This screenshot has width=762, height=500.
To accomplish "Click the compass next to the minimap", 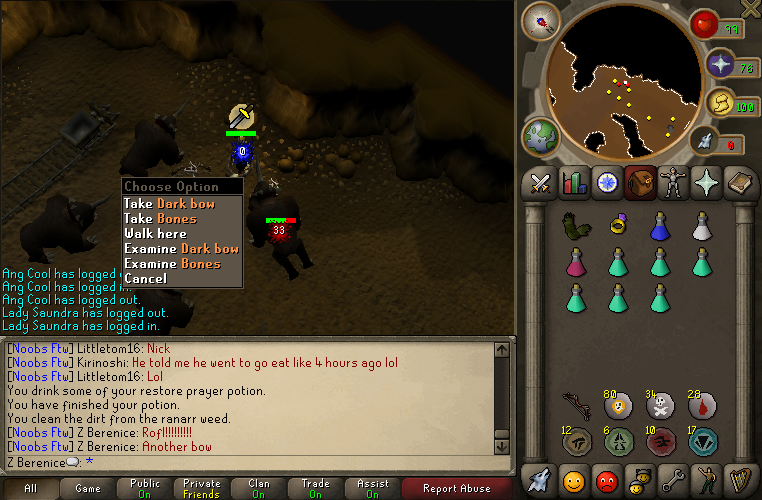I will pyautogui.click(x=541, y=21).
